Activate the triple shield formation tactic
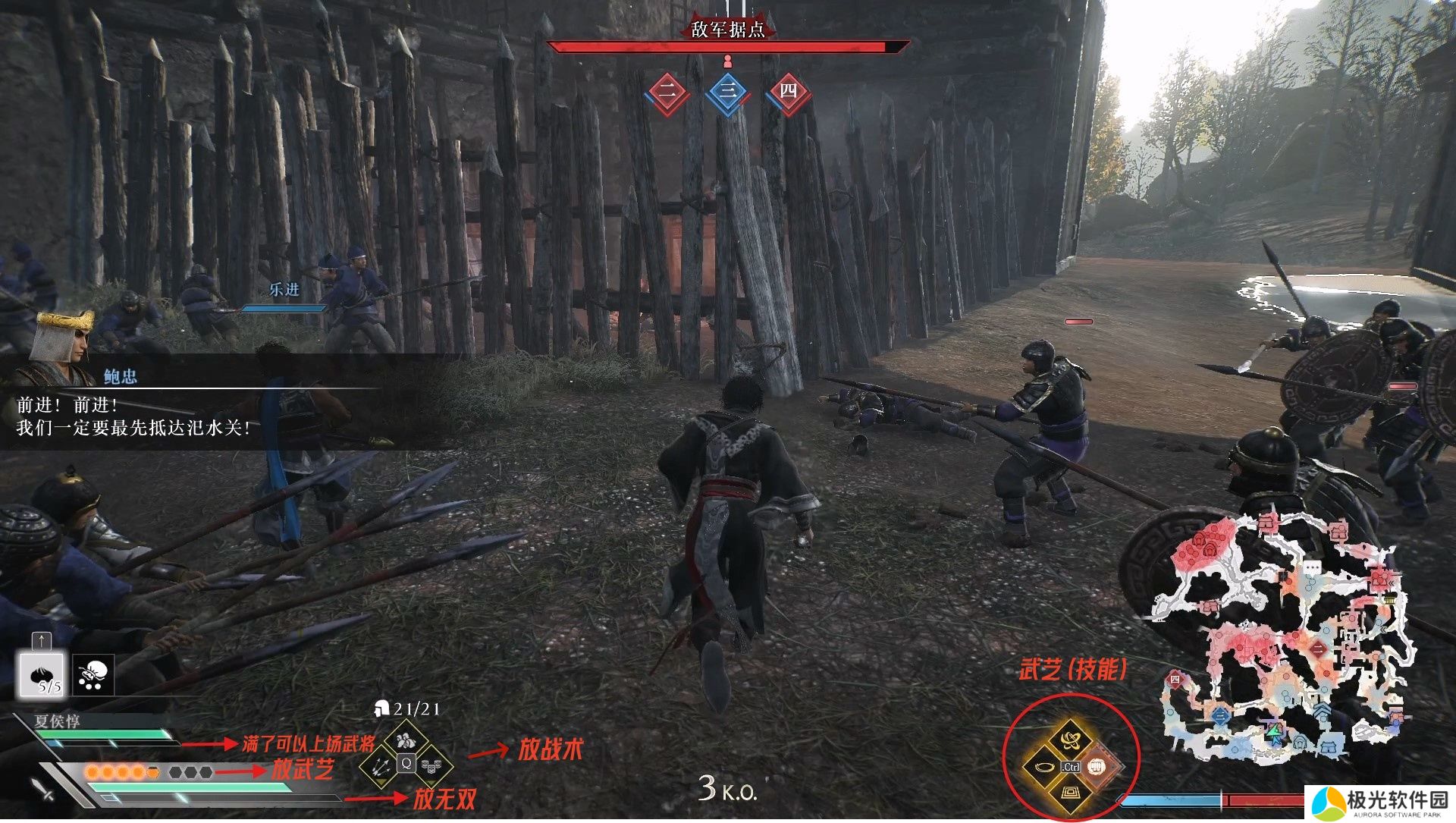 (433, 766)
